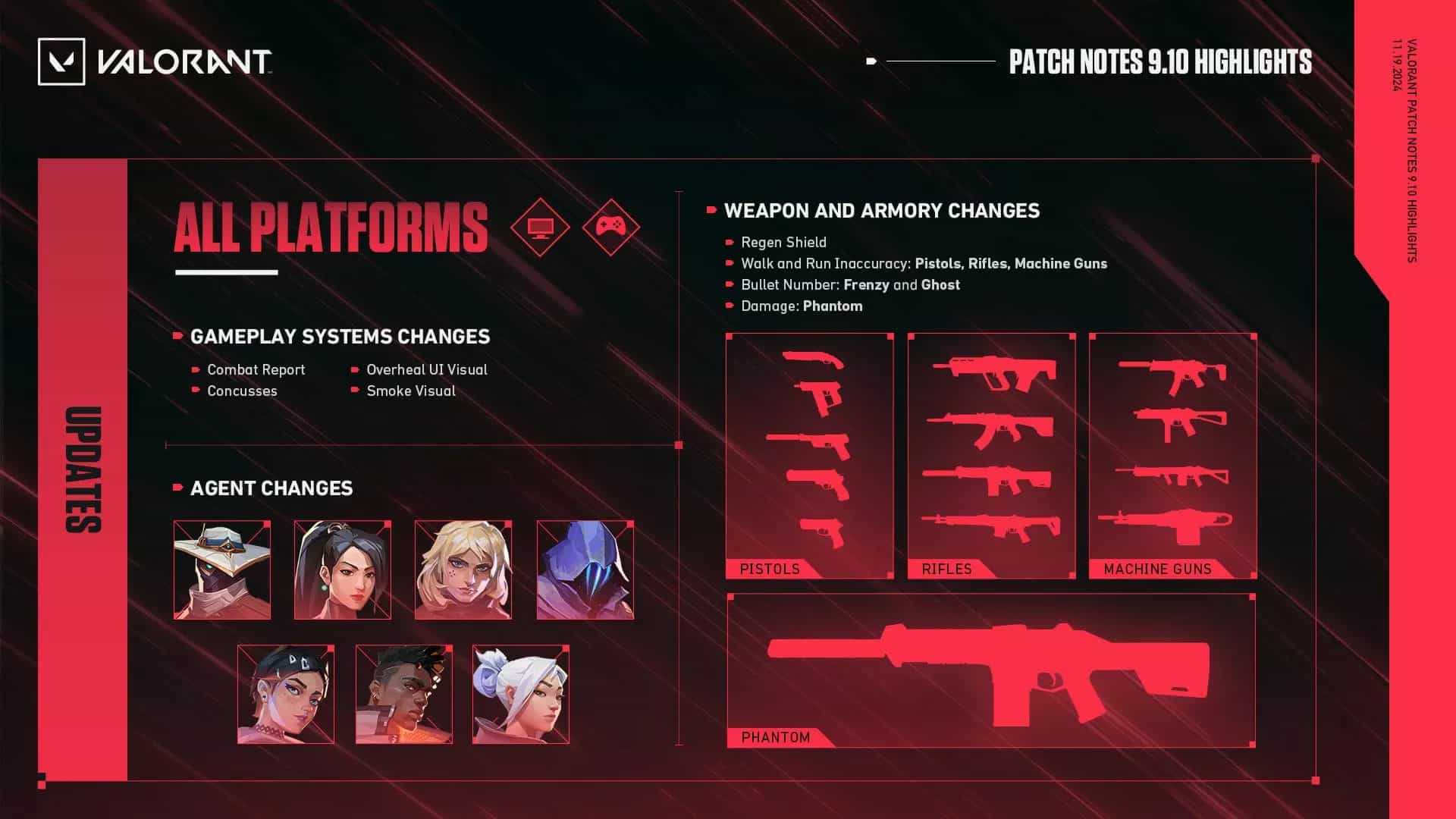Image resolution: width=1456 pixels, height=819 pixels.
Task: Click the Valorant logo
Action: pos(155,61)
